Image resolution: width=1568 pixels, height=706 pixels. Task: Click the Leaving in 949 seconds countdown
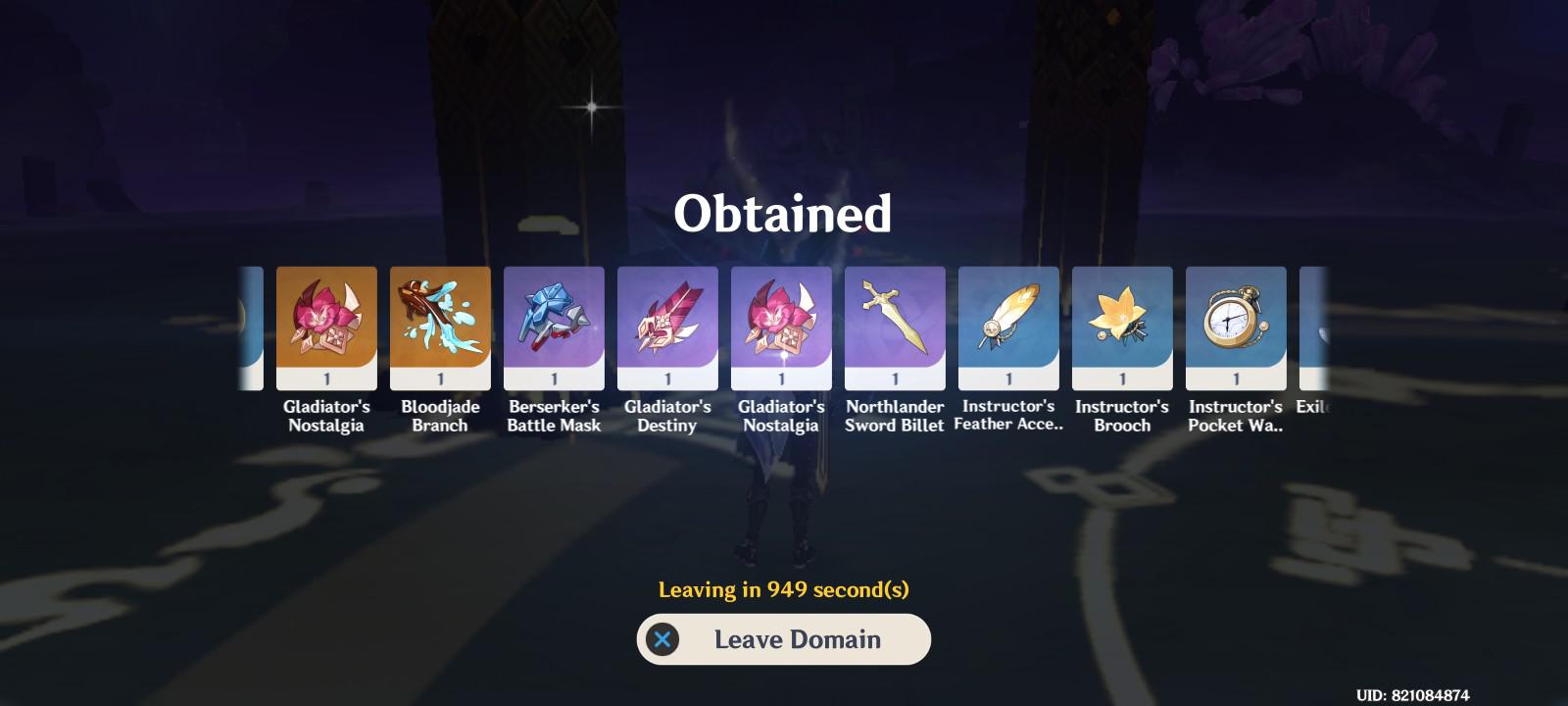pyautogui.click(x=784, y=588)
